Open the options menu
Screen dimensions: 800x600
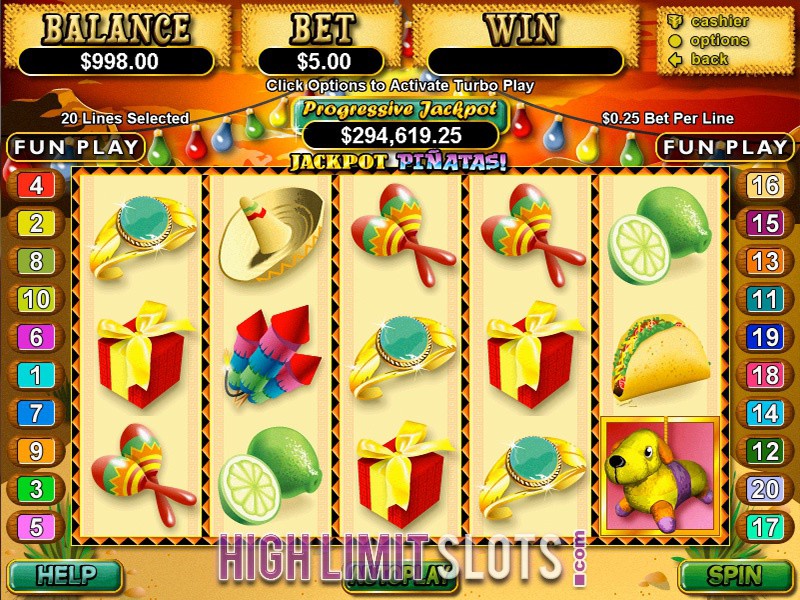point(719,40)
